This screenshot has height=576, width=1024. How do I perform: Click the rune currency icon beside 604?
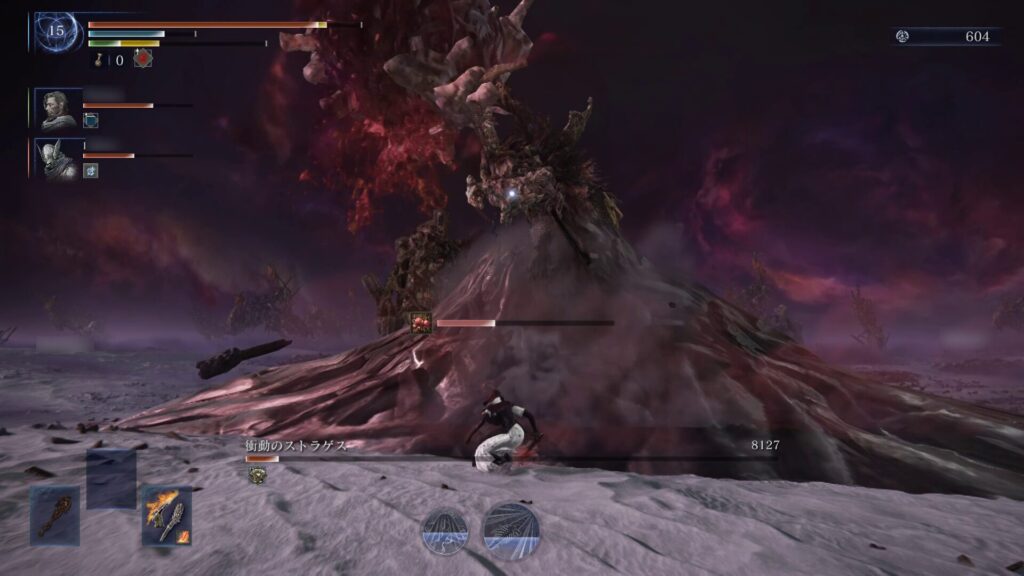903,36
